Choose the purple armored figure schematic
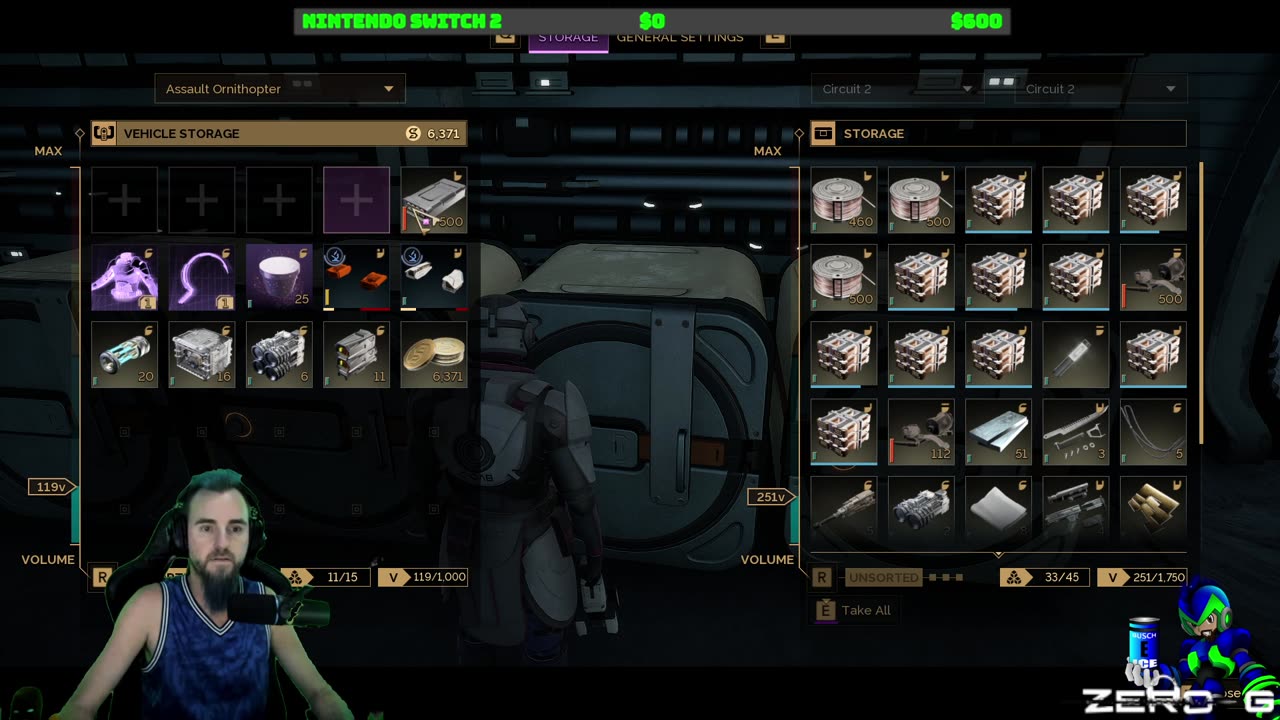This screenshot has height=720, width=1280. click(125, 277)
